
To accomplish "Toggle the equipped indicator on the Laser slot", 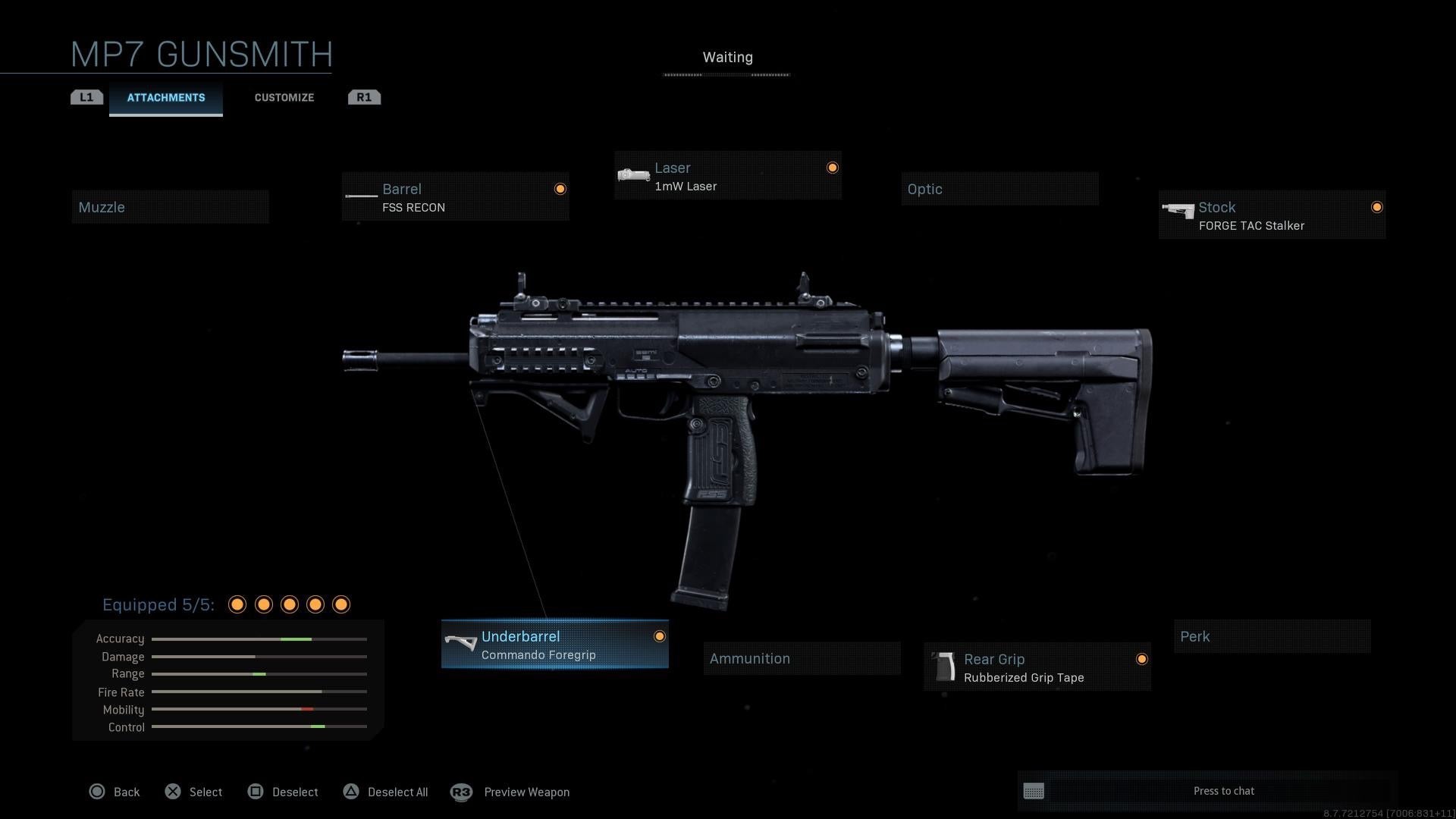I will pyautogui.click(x=832, y=167).
